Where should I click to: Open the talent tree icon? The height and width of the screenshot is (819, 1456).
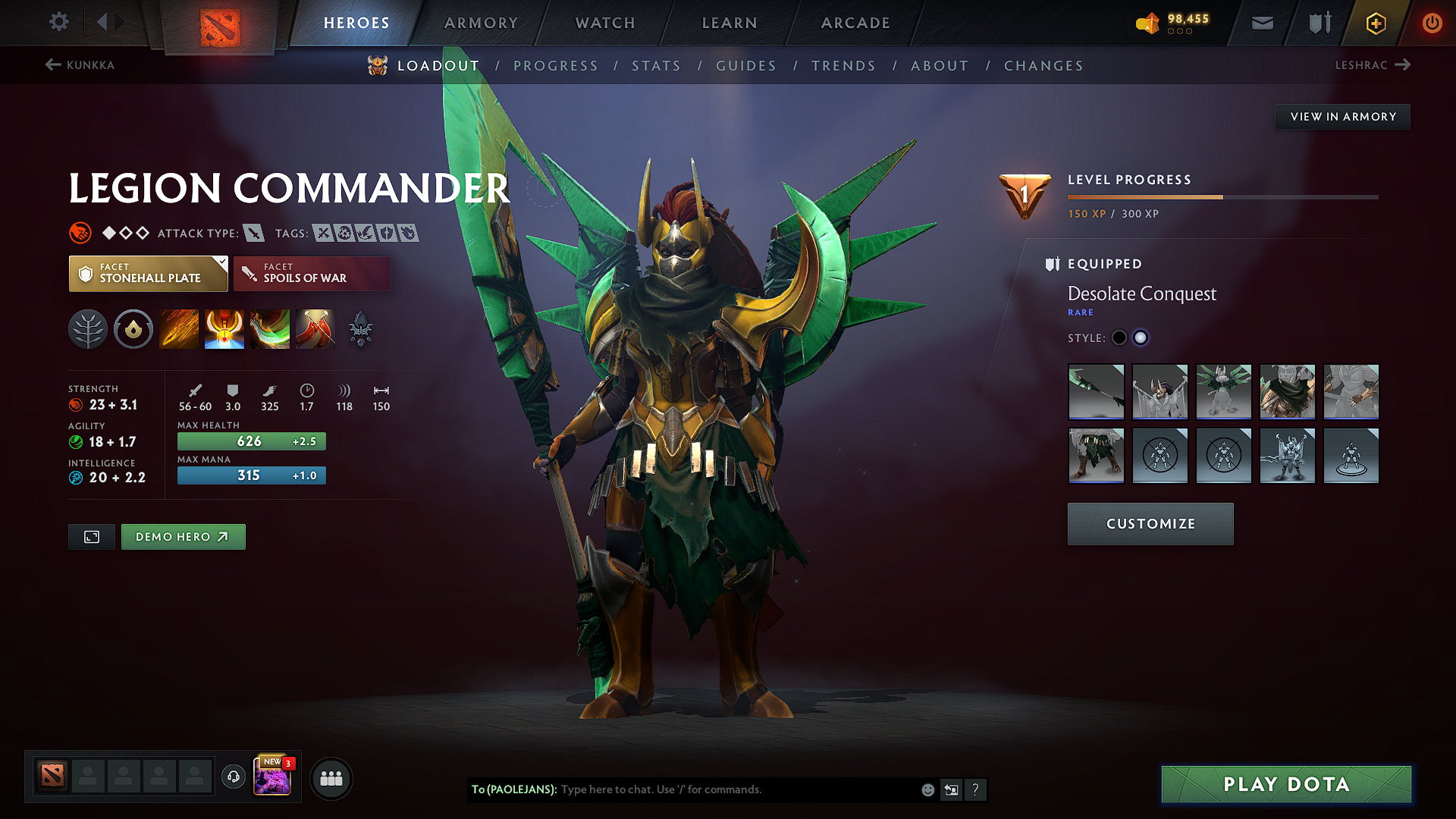pyautogui.click(x=88, y=329)
